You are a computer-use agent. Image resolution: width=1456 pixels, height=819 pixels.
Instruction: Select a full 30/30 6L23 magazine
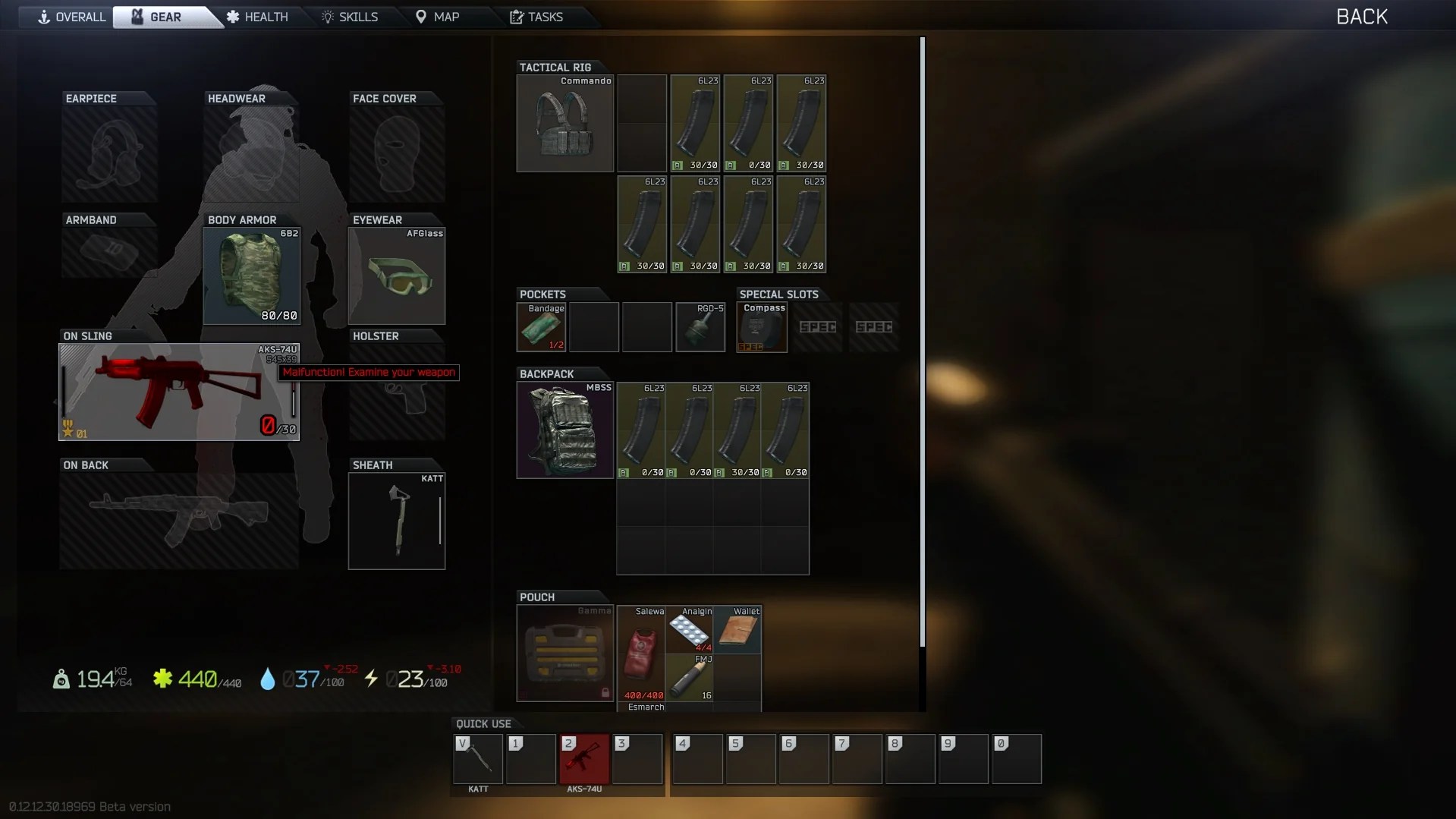click(x=694, y=124)
